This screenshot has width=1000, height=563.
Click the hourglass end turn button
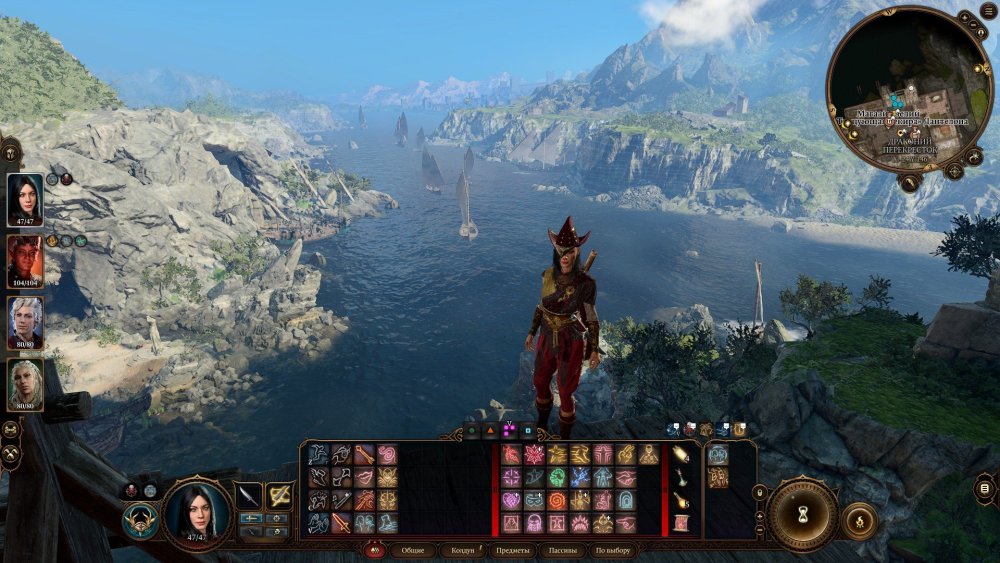(x=802, y=514)
